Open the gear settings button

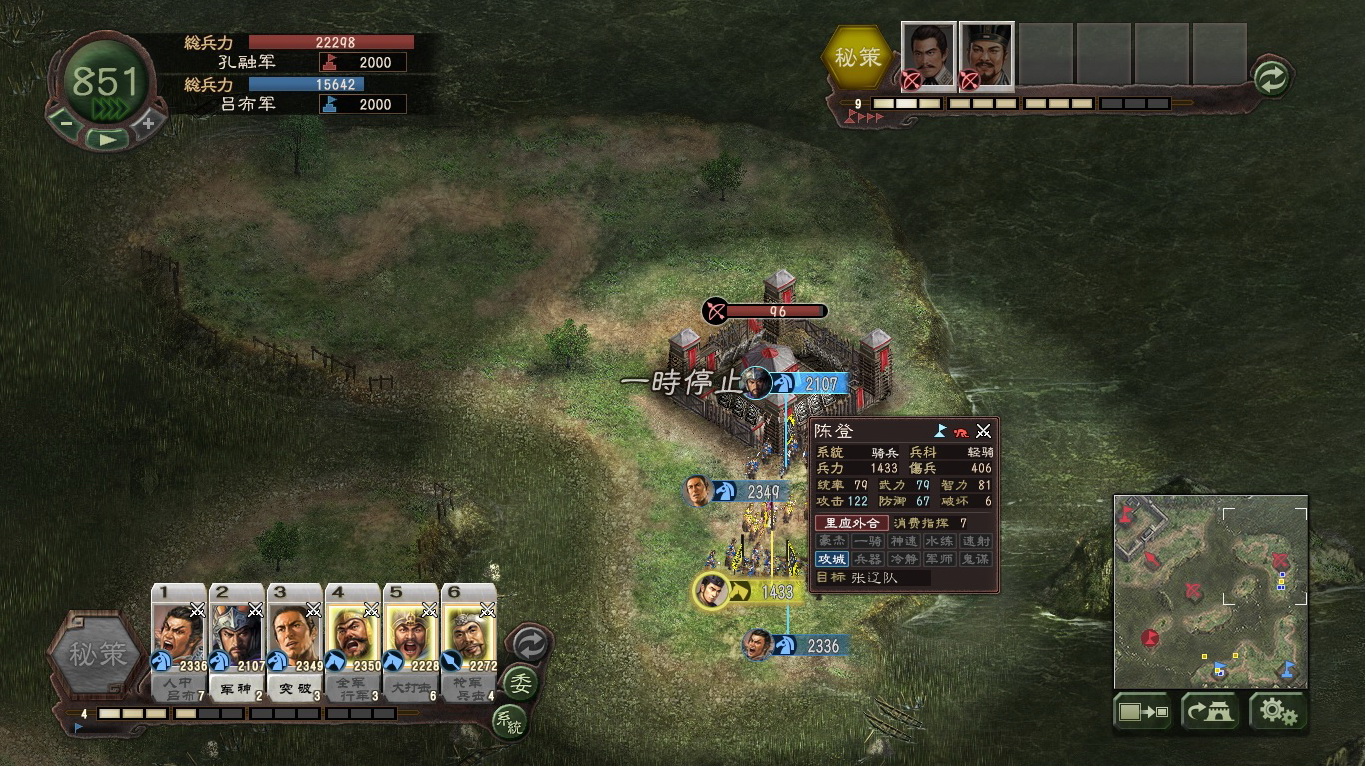pos(1277,712)
